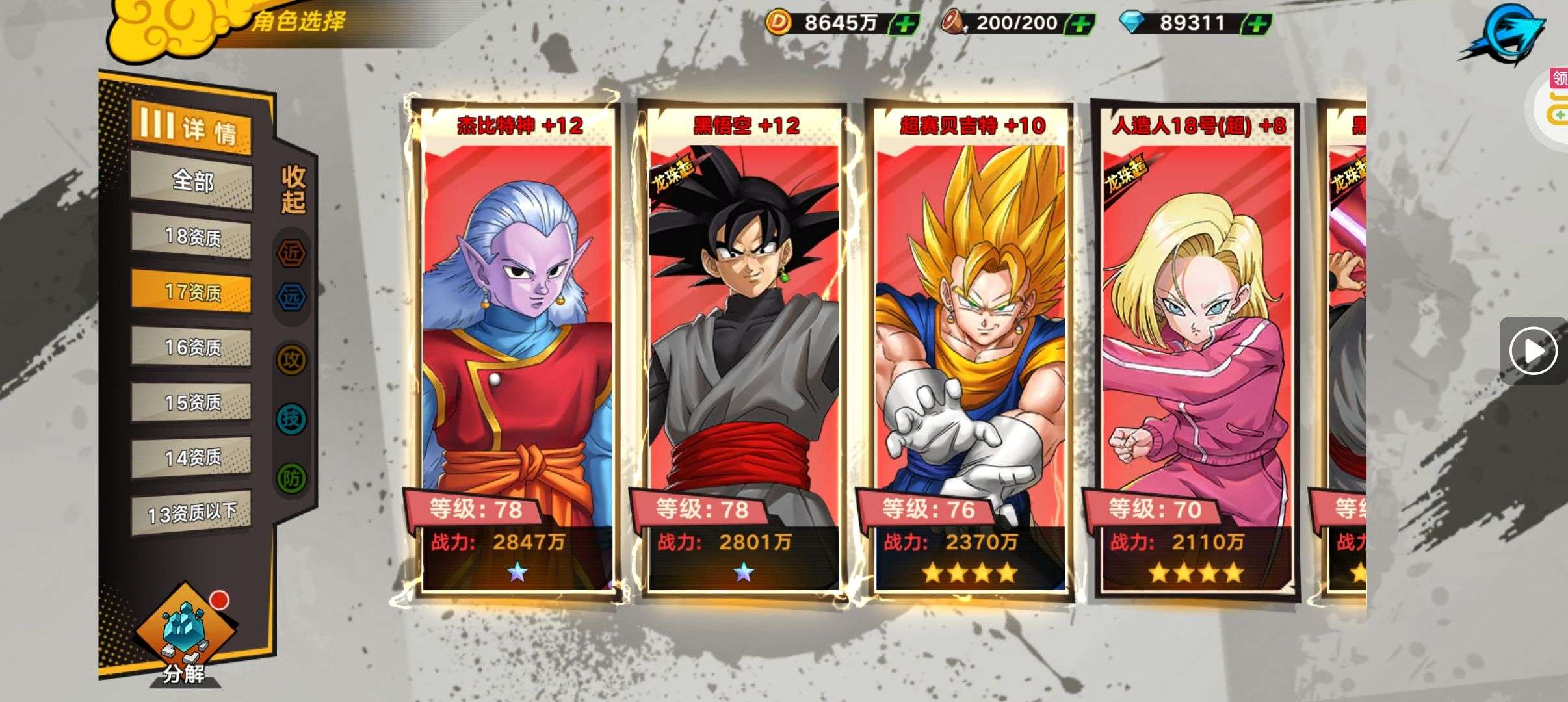Collapse the filter panel with 收起
The image size is (1568, 702).
[293, 189]
